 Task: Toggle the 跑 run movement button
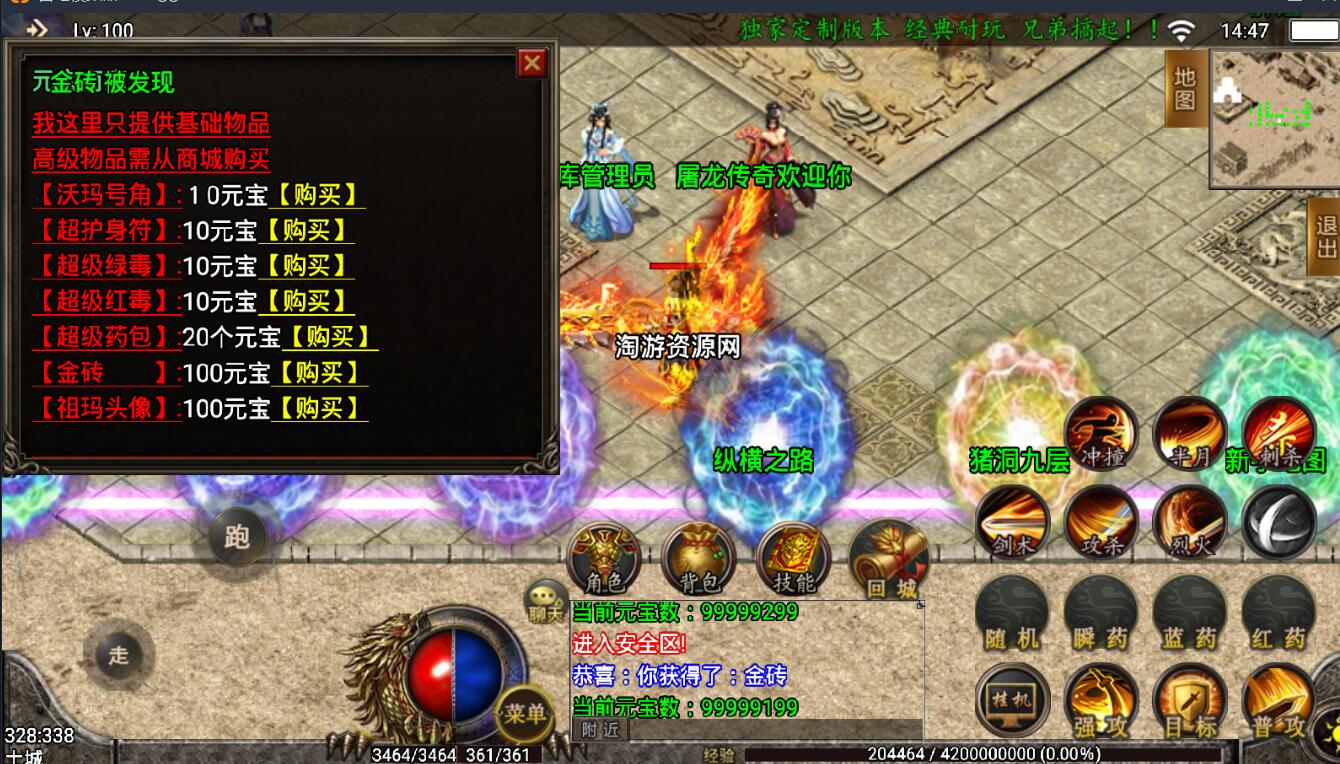[x=237, y=538]
